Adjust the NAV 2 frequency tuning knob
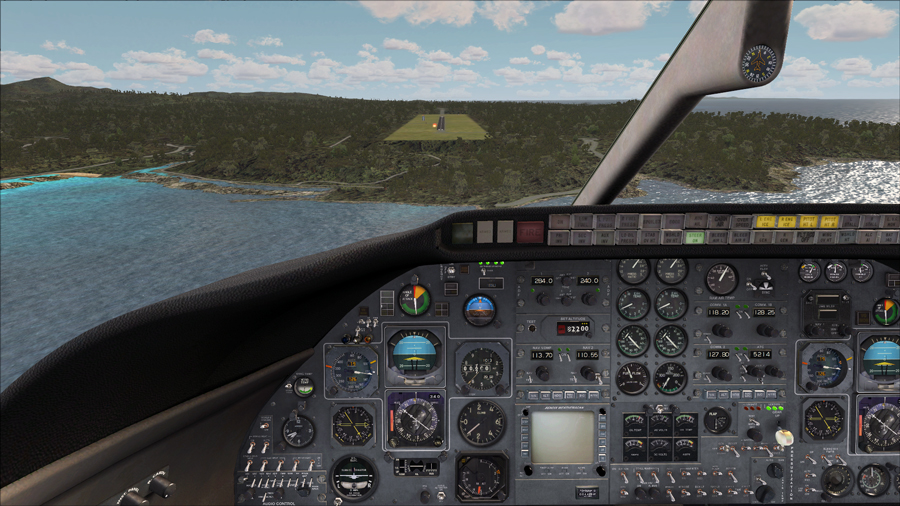The height and width of the screenshot is (506, 900). pos(589,373)
